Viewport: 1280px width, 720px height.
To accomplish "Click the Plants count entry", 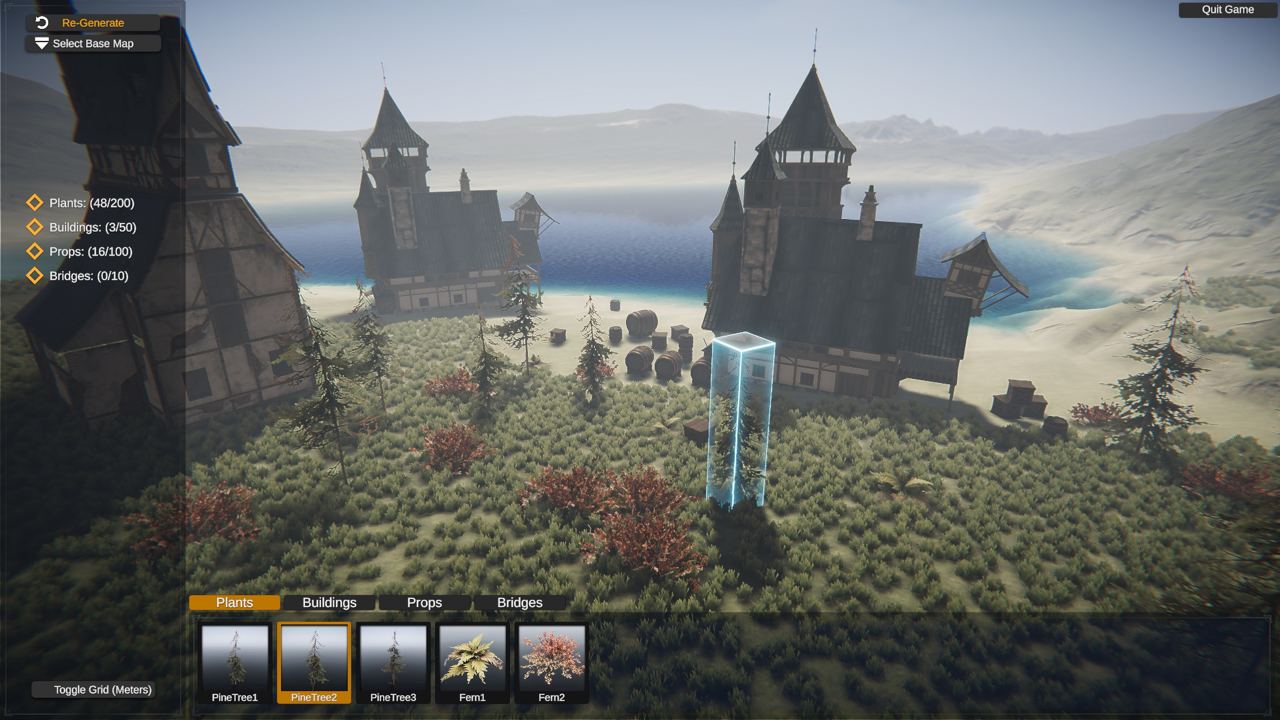I will pos(91,203).
